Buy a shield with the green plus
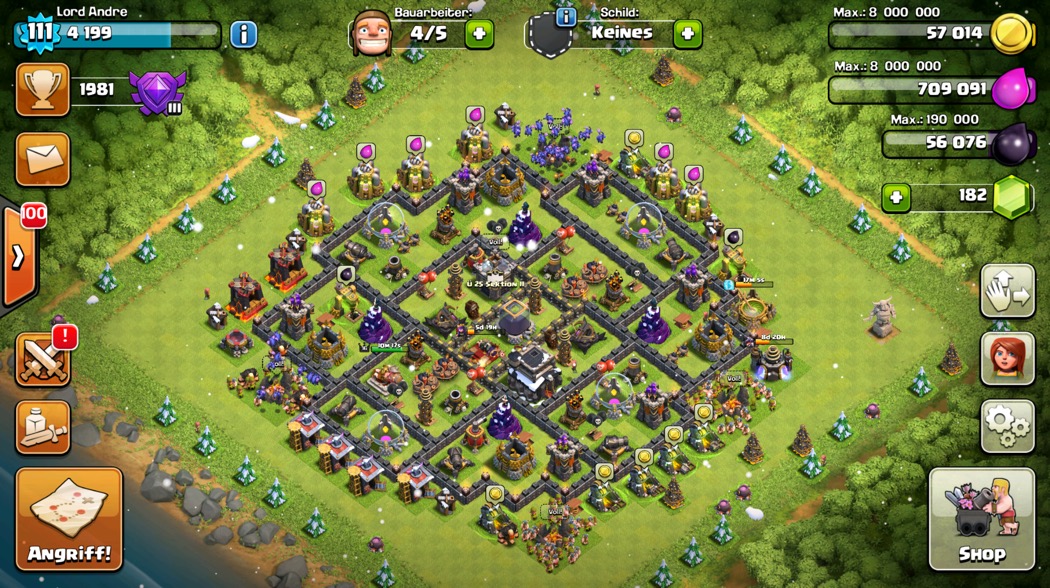This screenshot has width=1050, height=588. (x=687, y=34)
